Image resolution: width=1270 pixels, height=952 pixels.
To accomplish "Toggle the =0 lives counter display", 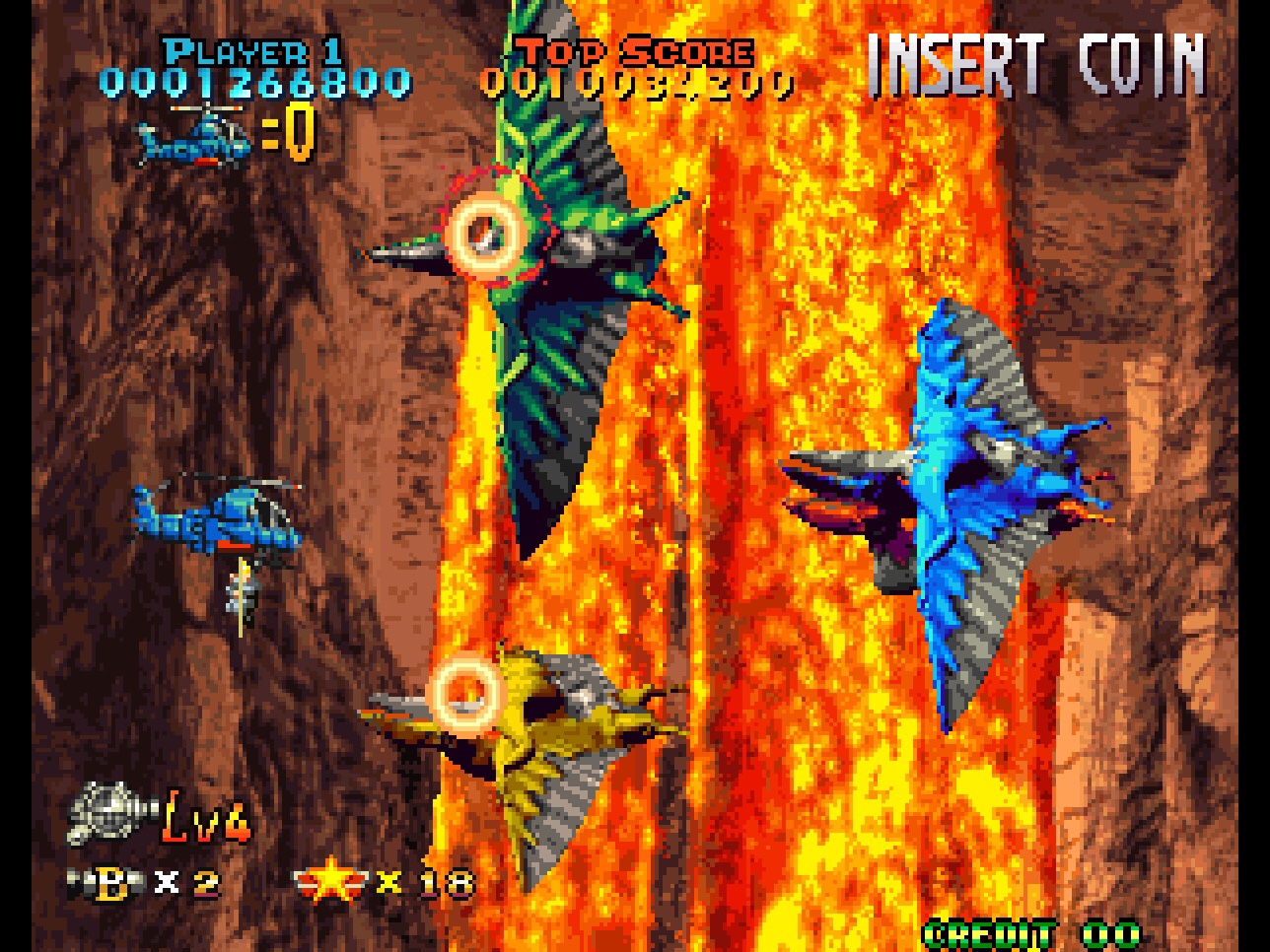I will click(286, 133).
